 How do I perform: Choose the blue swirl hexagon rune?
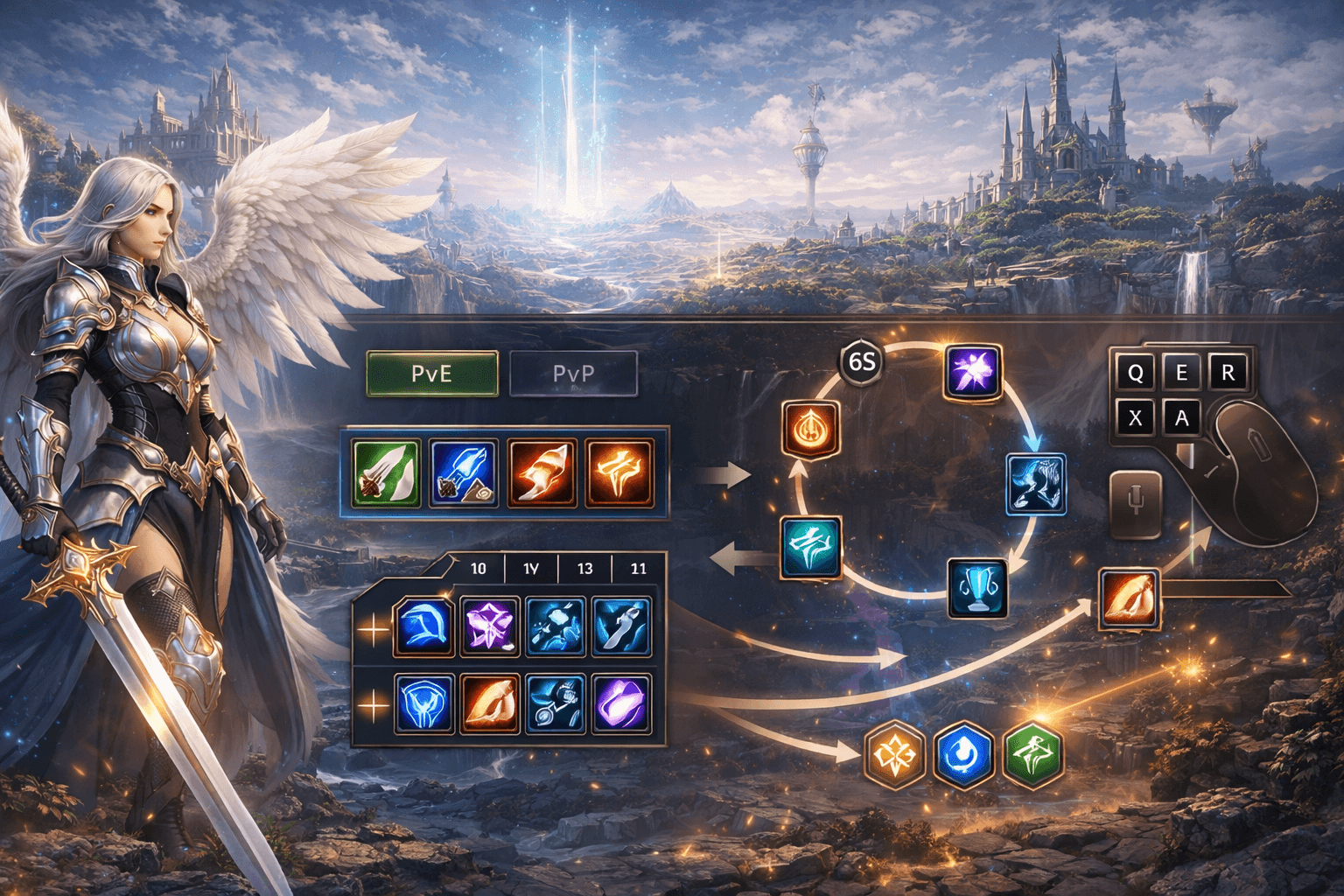[963, 753]
